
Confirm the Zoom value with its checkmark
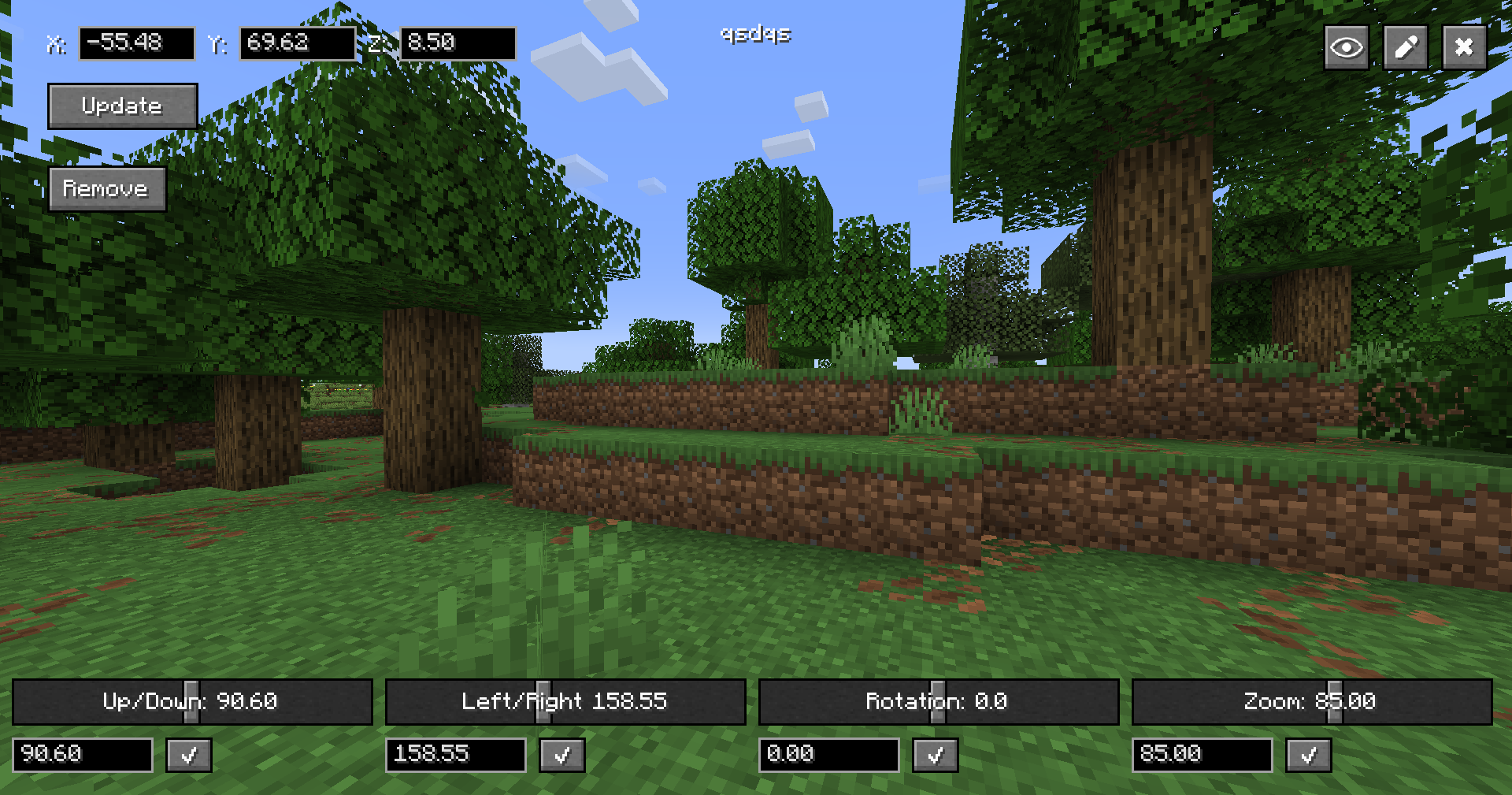(x=1308, y=755)
